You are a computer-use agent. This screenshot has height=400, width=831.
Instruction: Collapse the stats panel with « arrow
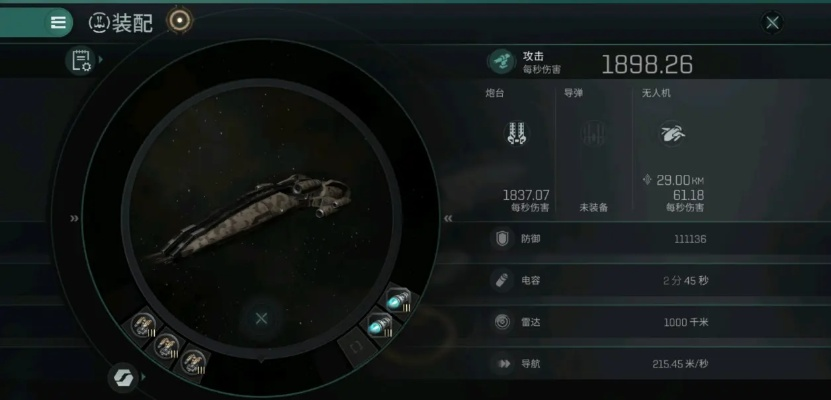click(x=448, y=218)
